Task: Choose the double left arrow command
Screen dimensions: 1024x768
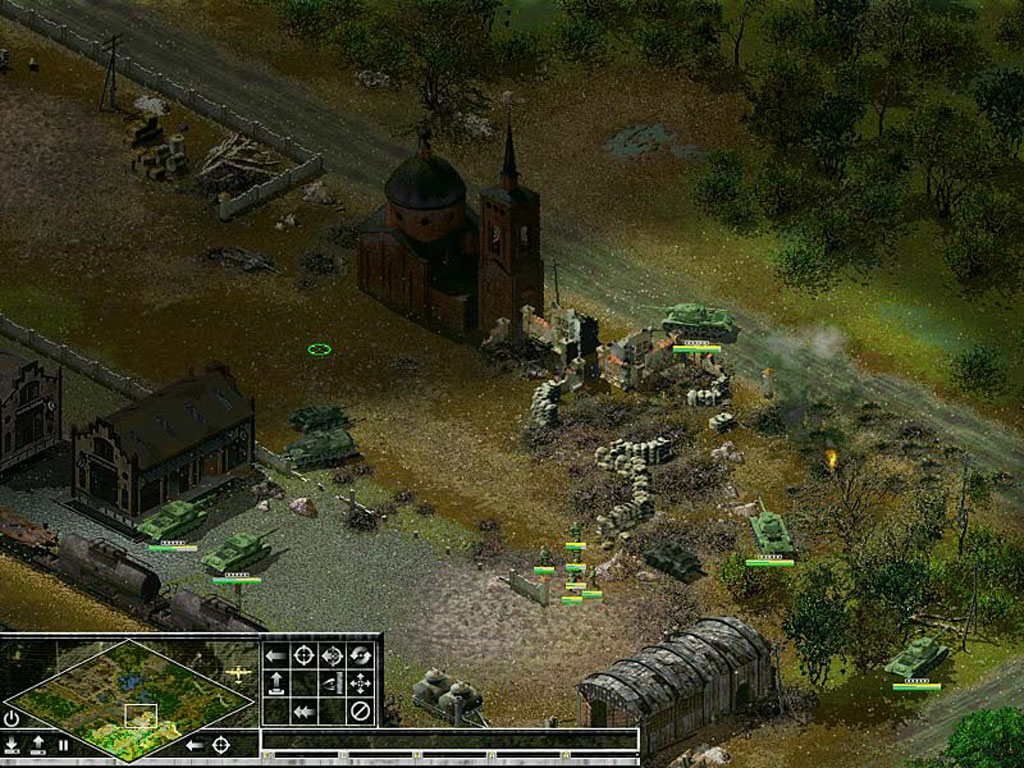Action: [x=304, y=712]
